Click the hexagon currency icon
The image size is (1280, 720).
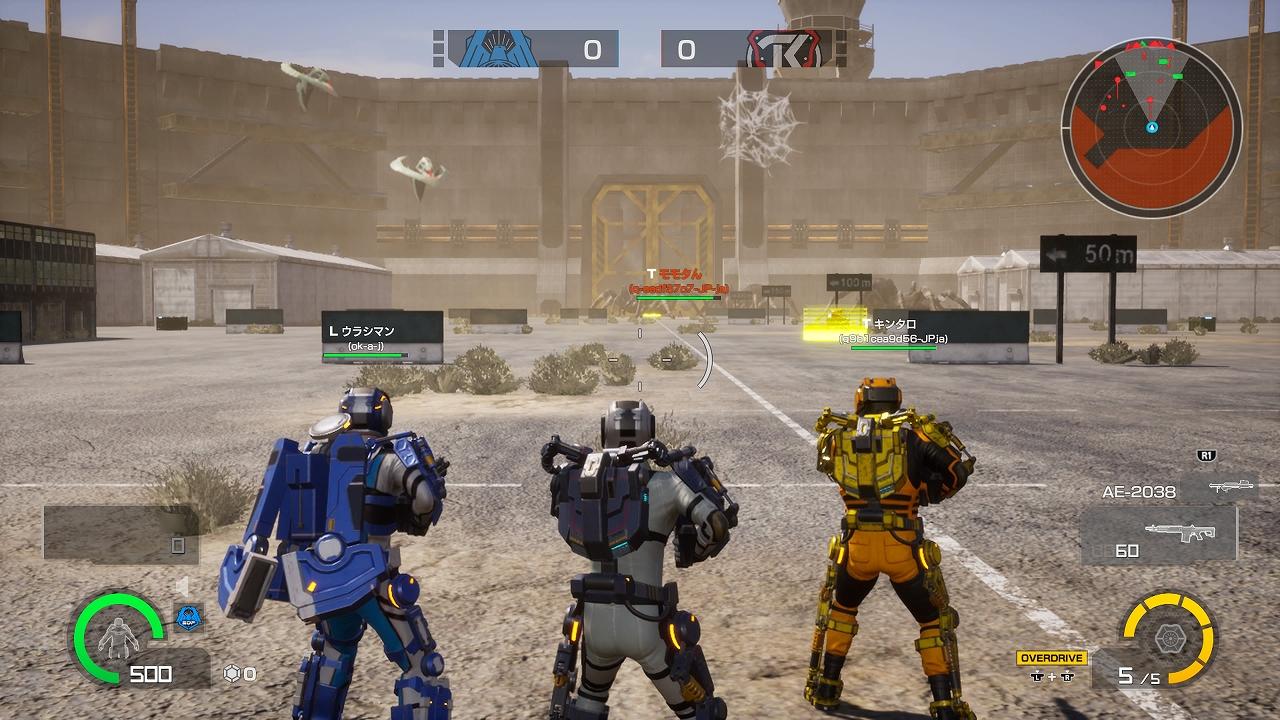tap(232, 674)
